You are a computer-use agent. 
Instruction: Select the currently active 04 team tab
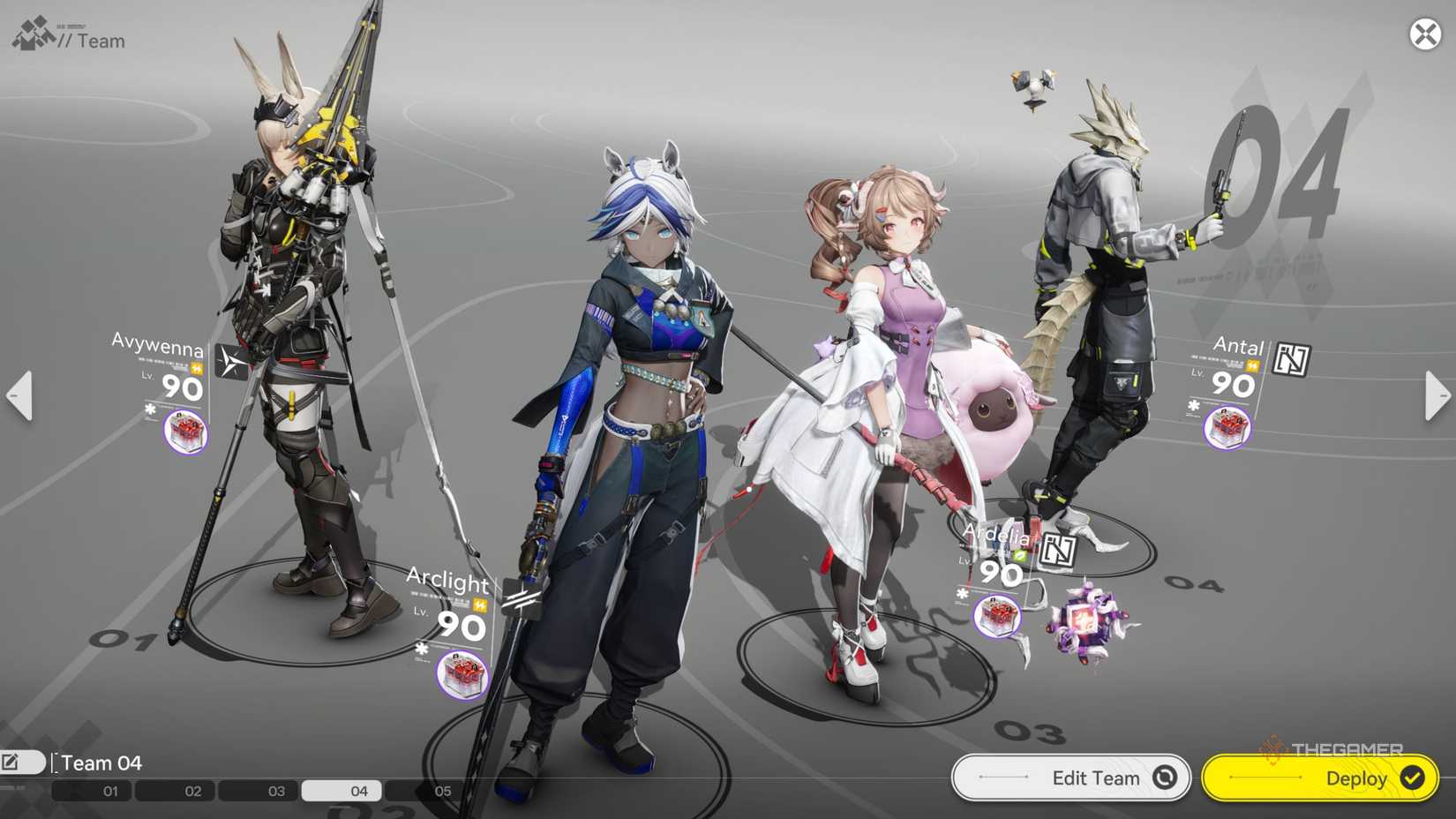coord(341,792)
